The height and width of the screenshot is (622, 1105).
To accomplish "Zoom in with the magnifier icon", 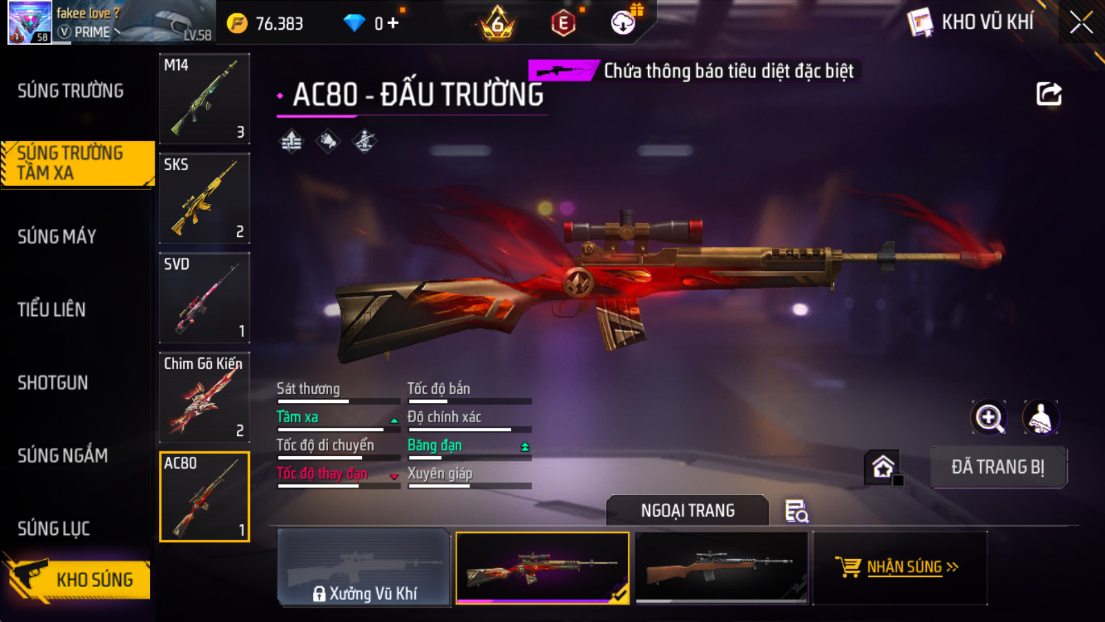I will click(x=989, y=418).
